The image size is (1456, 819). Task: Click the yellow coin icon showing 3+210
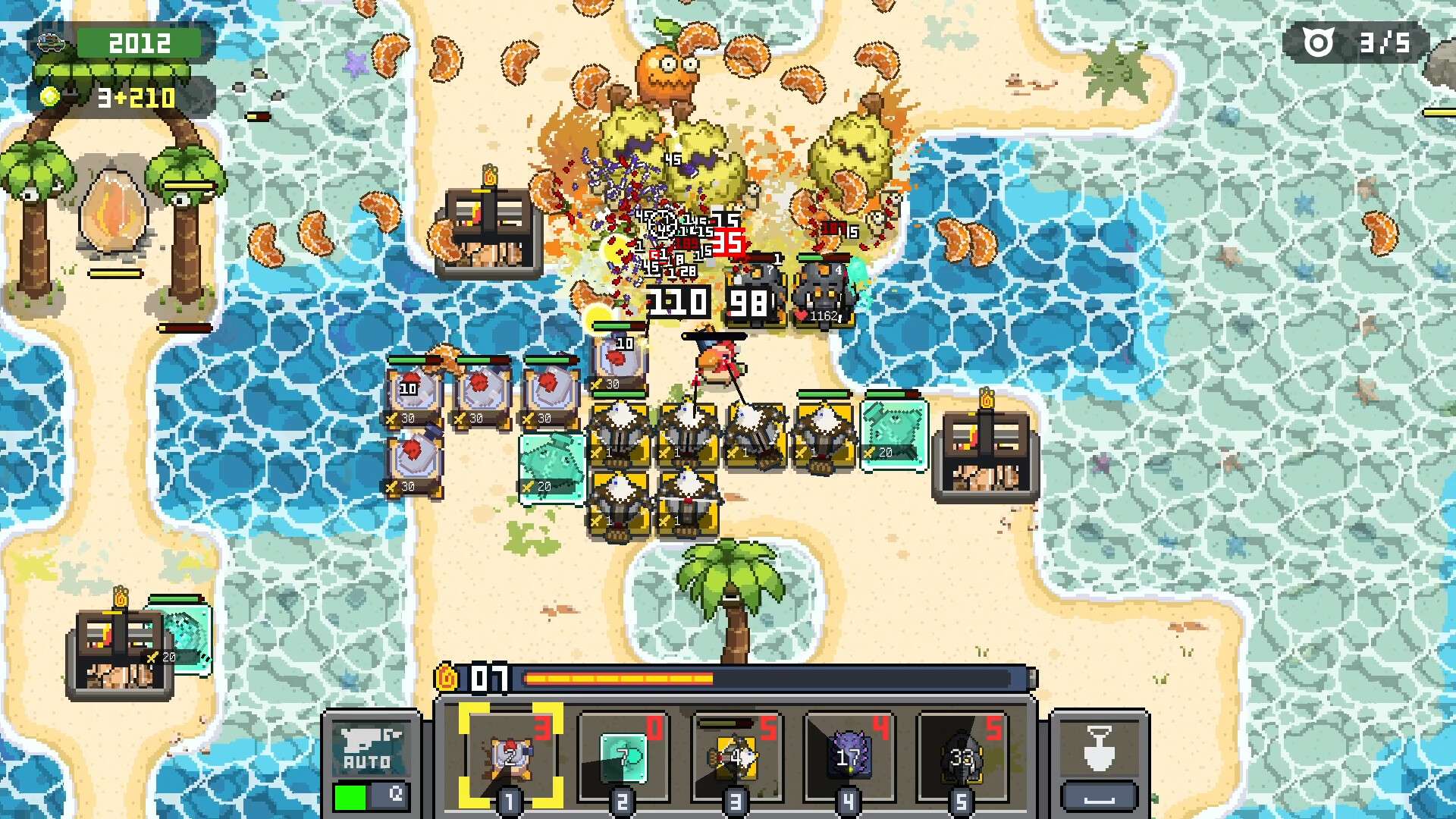pos(49,97)
